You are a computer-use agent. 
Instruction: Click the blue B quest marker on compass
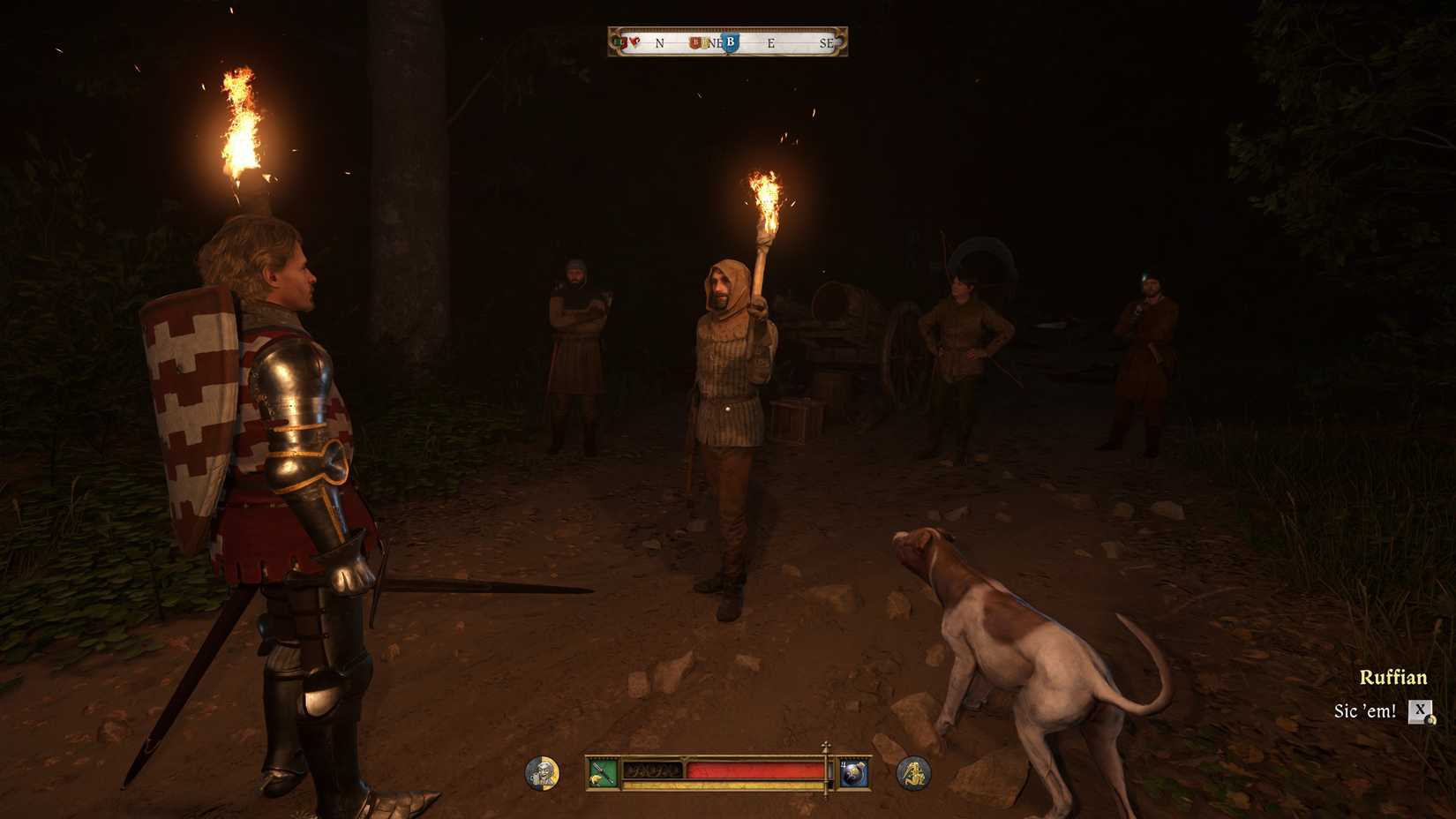coord(730,42)
